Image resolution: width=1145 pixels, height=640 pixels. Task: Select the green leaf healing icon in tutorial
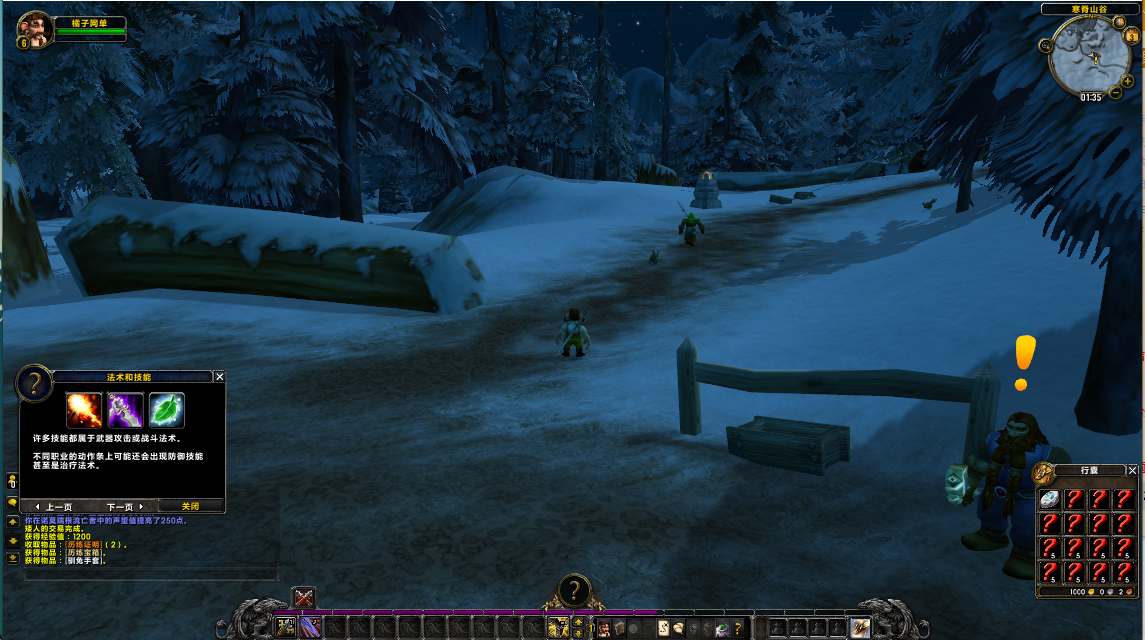(167, 410)
